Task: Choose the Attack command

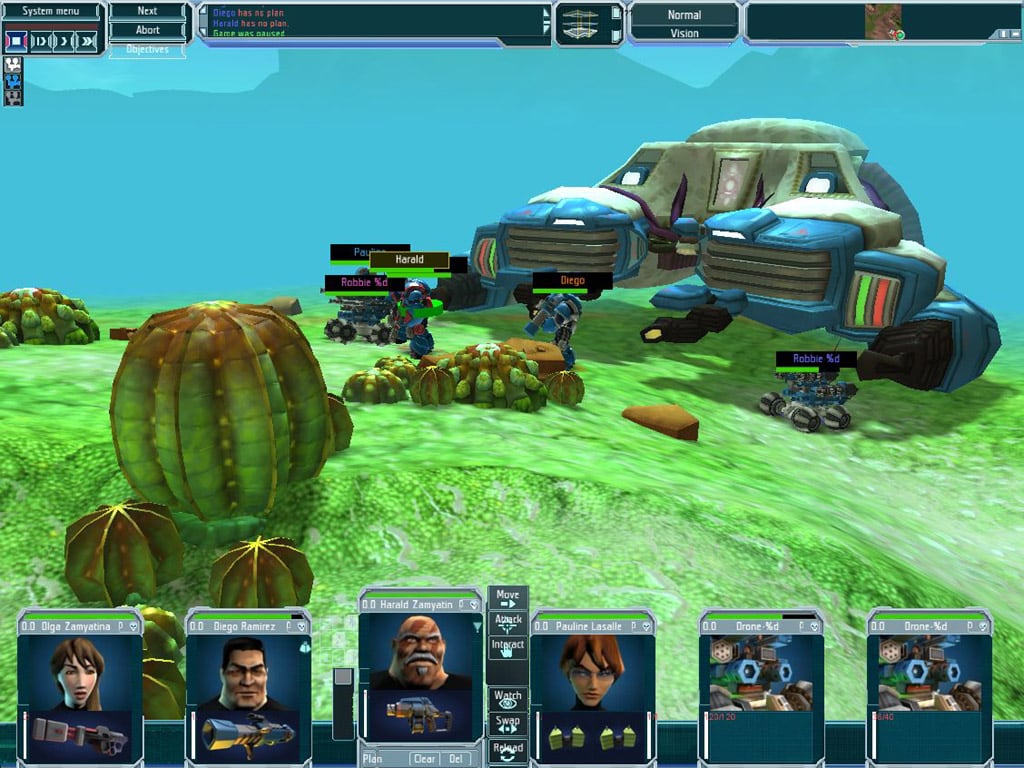Action: (x=508, y=622)
